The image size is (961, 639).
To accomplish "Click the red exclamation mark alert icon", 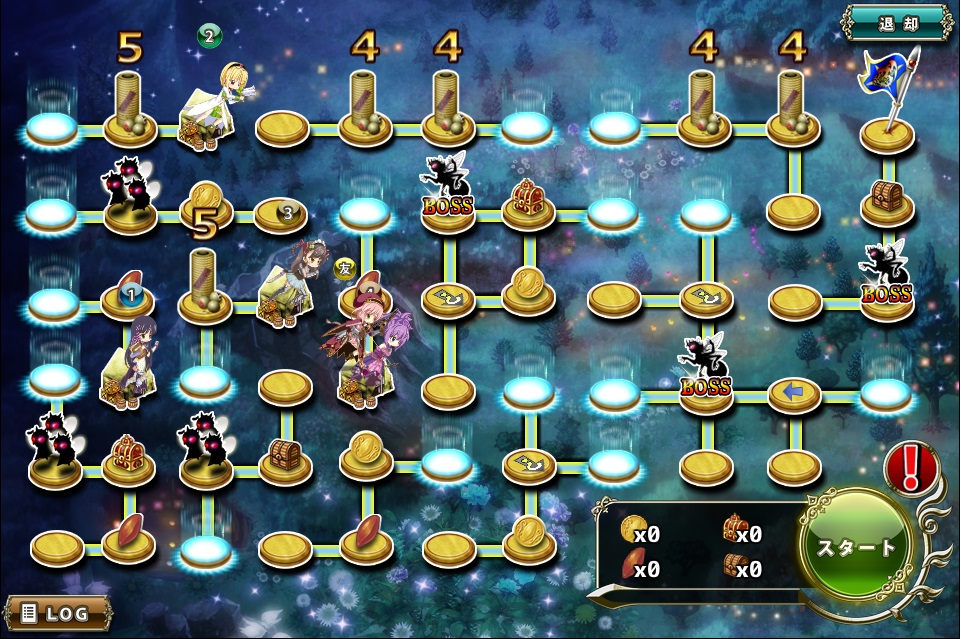I will pyautogui.click(x=910, y=466).
